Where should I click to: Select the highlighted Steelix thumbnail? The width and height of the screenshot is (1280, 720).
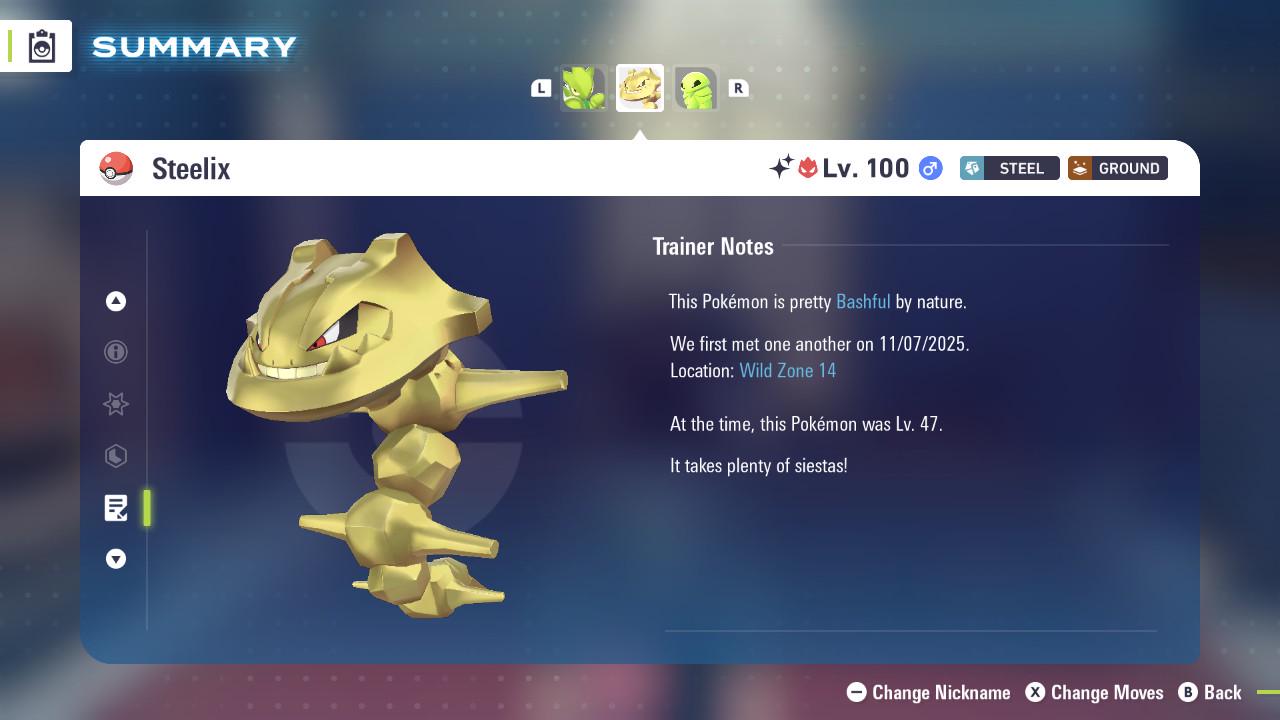pyautogui.click(x=640, y=87)
